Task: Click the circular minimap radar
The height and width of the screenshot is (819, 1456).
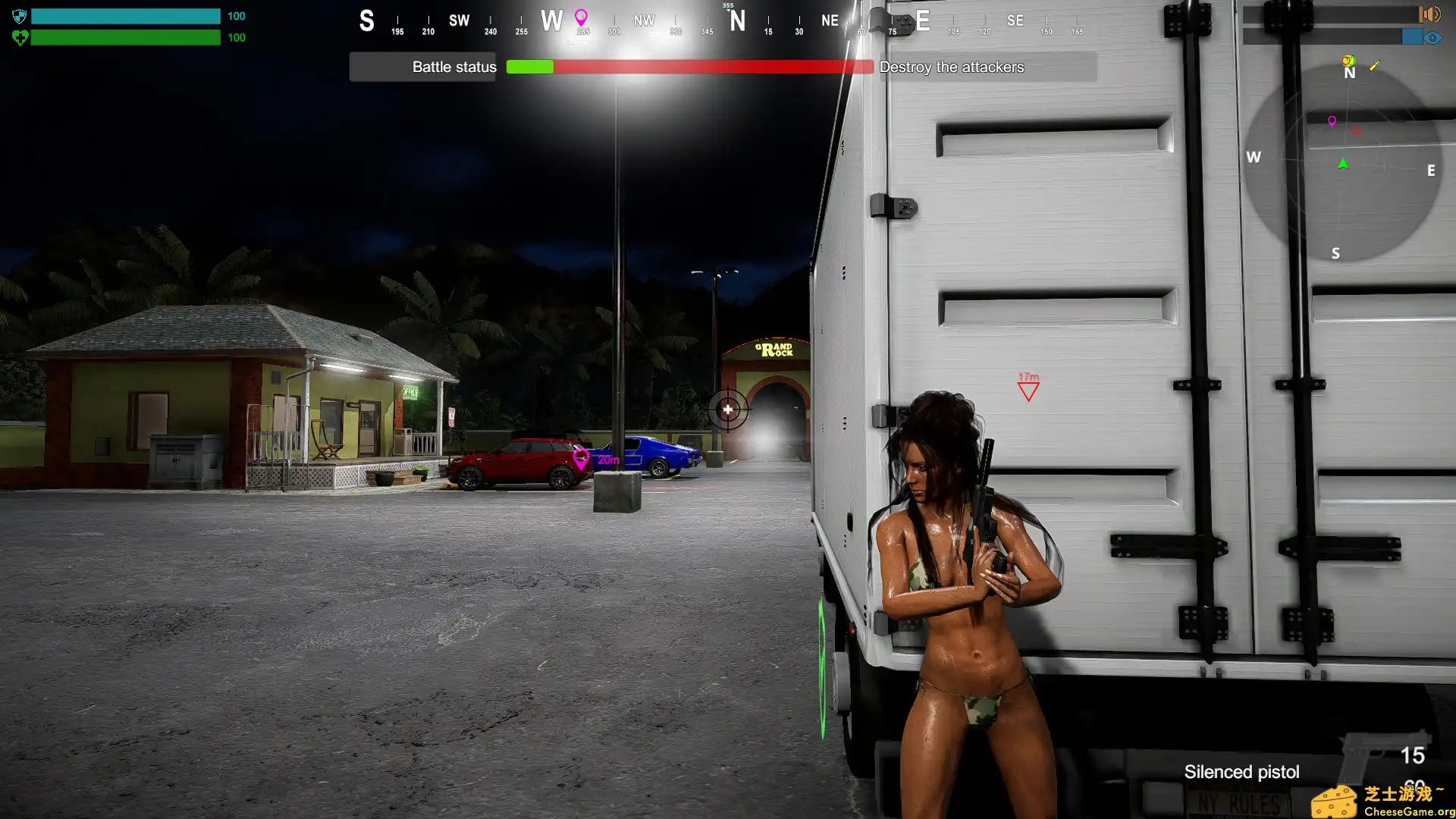Action: click(x=1341, y=163)
